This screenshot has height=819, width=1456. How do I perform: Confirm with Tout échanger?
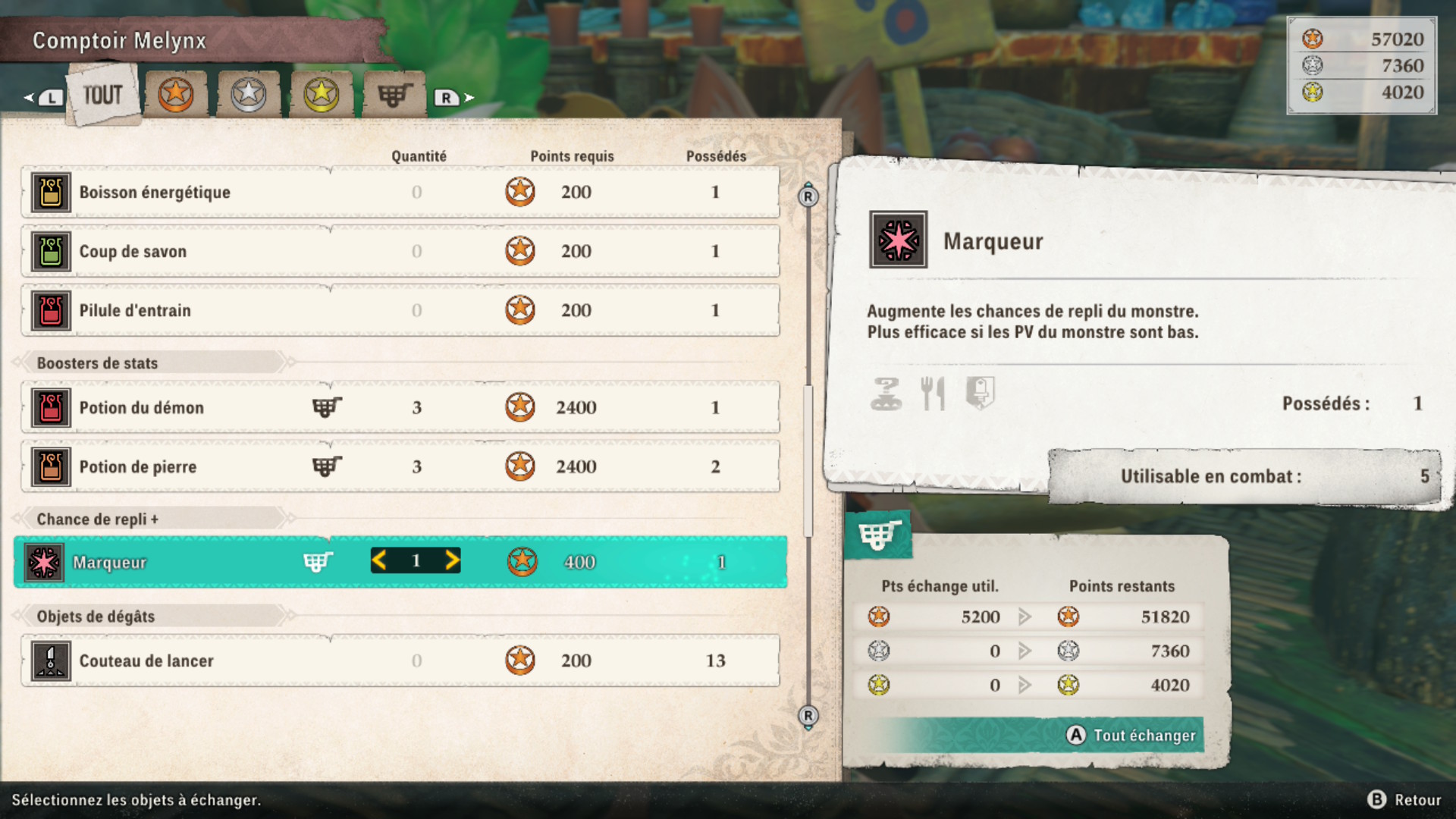[1133, 736]
